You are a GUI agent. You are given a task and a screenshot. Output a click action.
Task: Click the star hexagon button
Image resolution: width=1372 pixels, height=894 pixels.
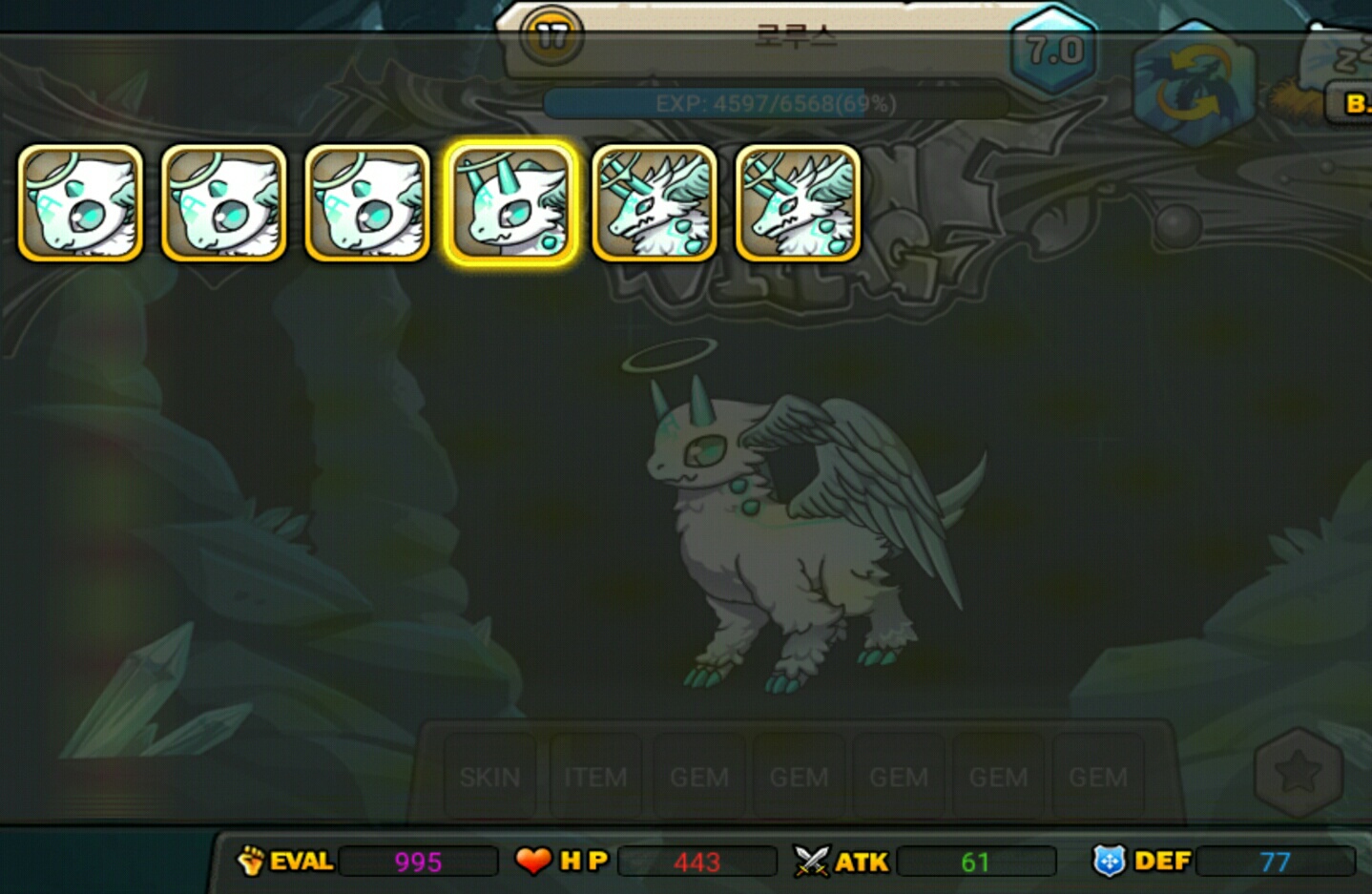coord(1298,772)
